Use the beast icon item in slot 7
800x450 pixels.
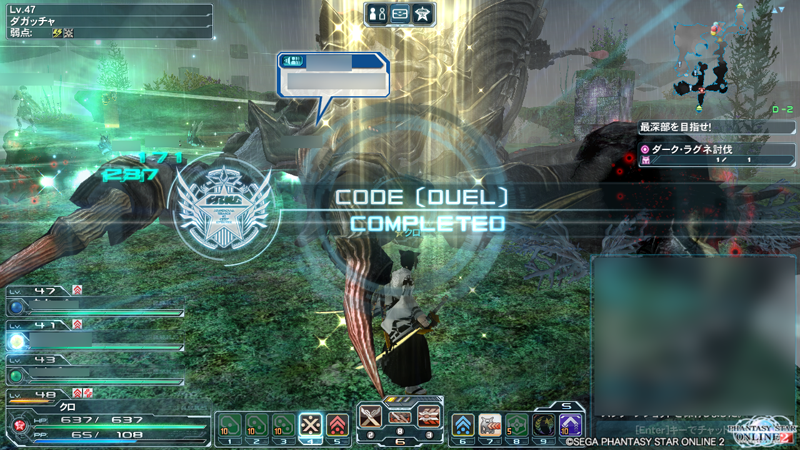click(490, 425)
